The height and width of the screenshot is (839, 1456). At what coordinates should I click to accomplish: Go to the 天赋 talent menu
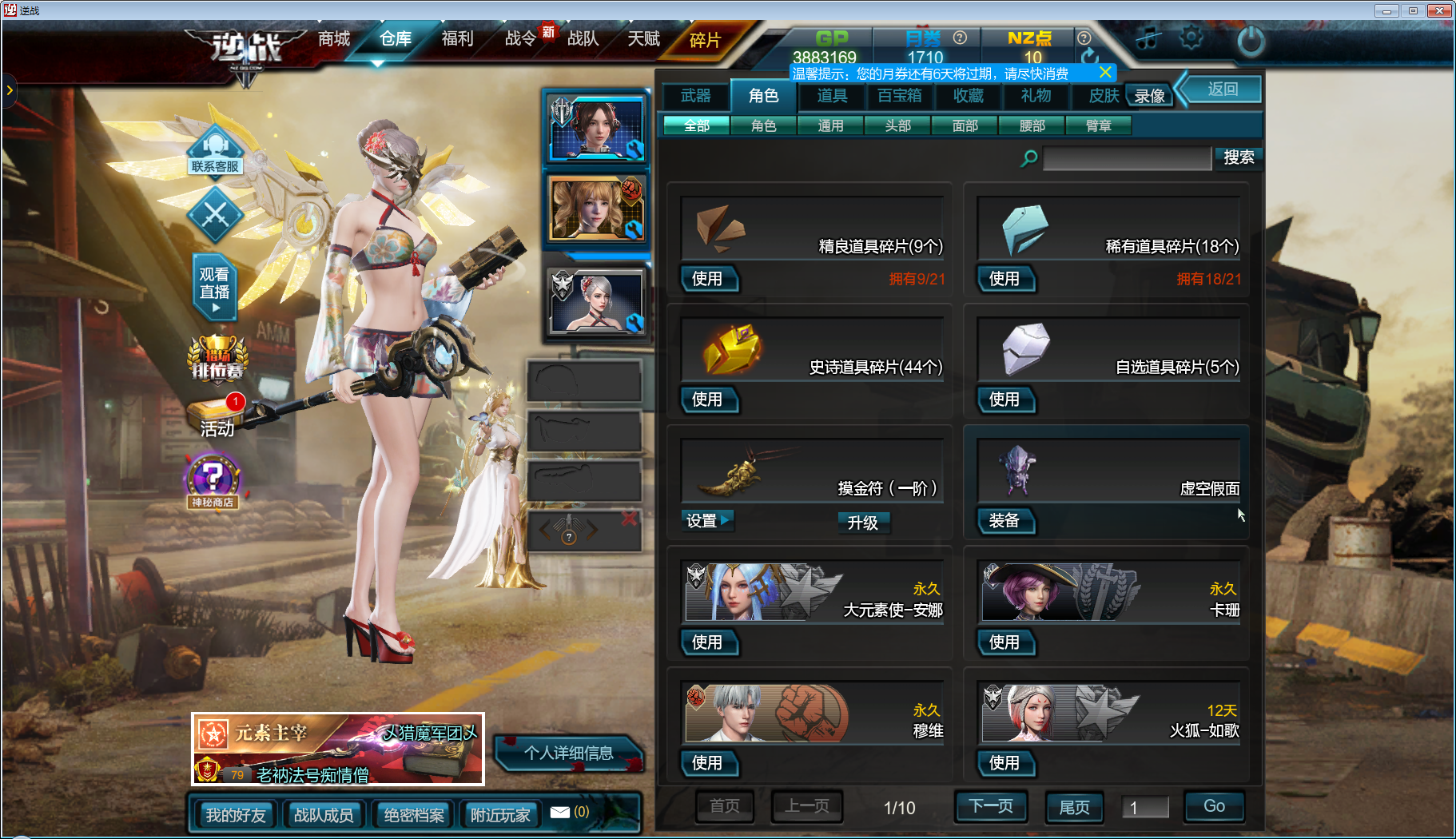tap(643, 38)
